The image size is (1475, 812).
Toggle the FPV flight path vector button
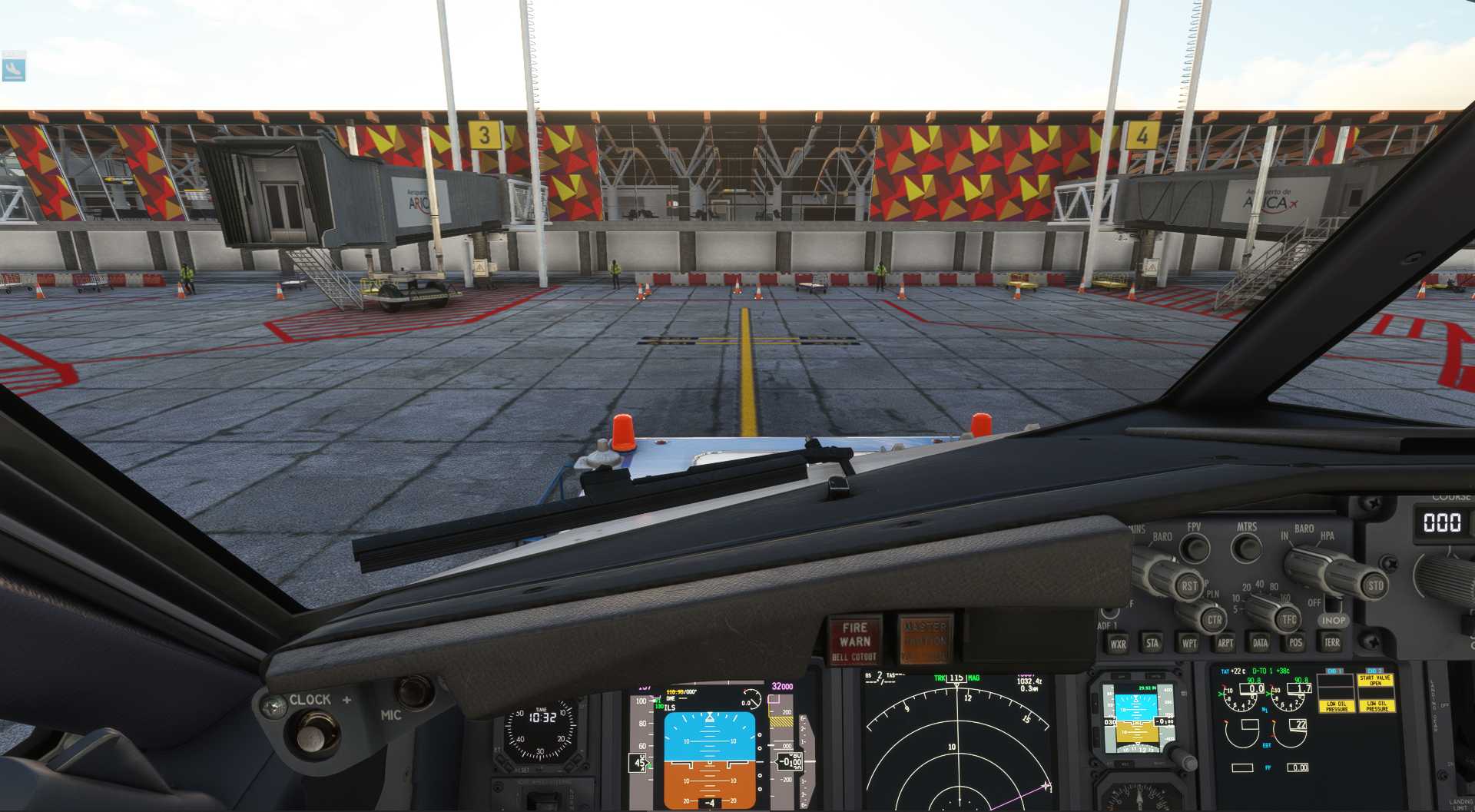click(1195, 548)
